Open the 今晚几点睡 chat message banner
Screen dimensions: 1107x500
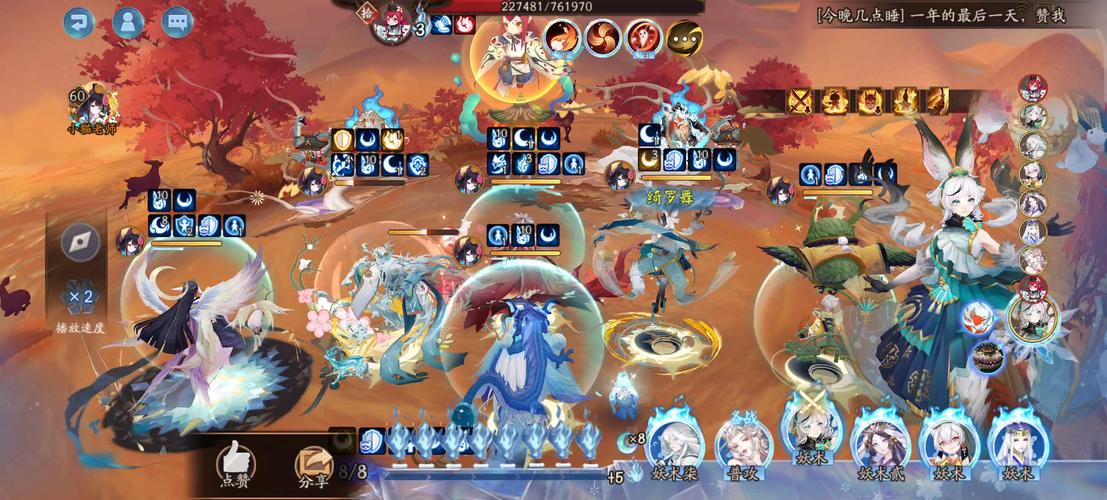(x=940, y=14)
